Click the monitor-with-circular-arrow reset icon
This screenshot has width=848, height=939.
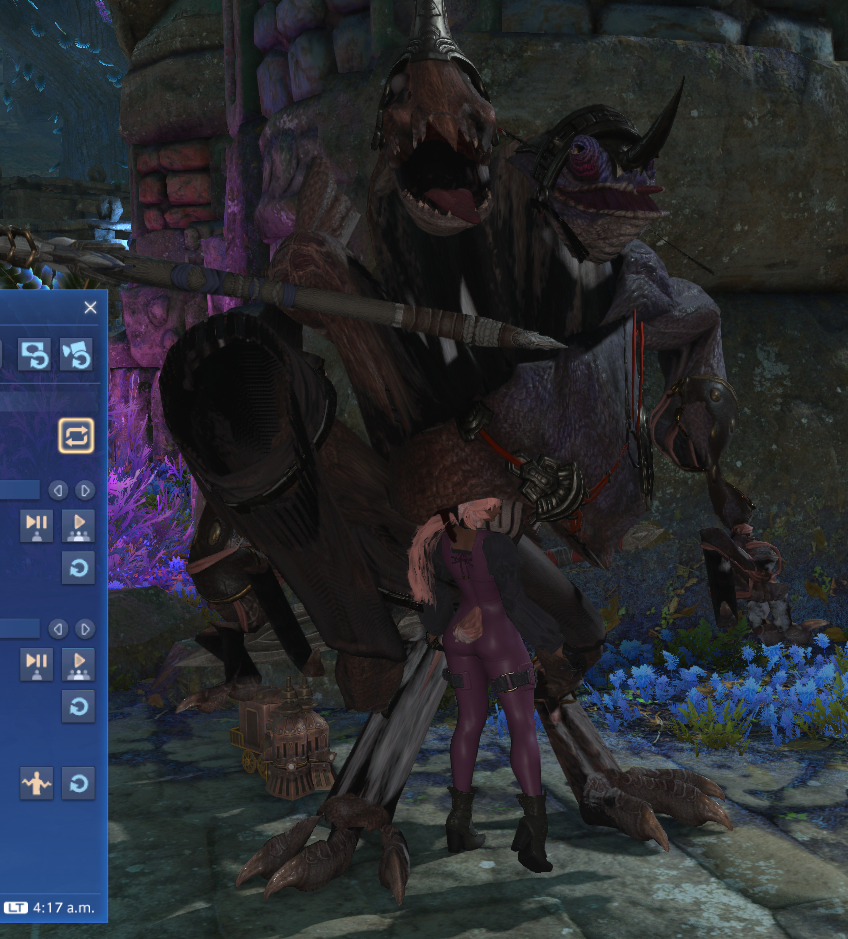point(34,355)
